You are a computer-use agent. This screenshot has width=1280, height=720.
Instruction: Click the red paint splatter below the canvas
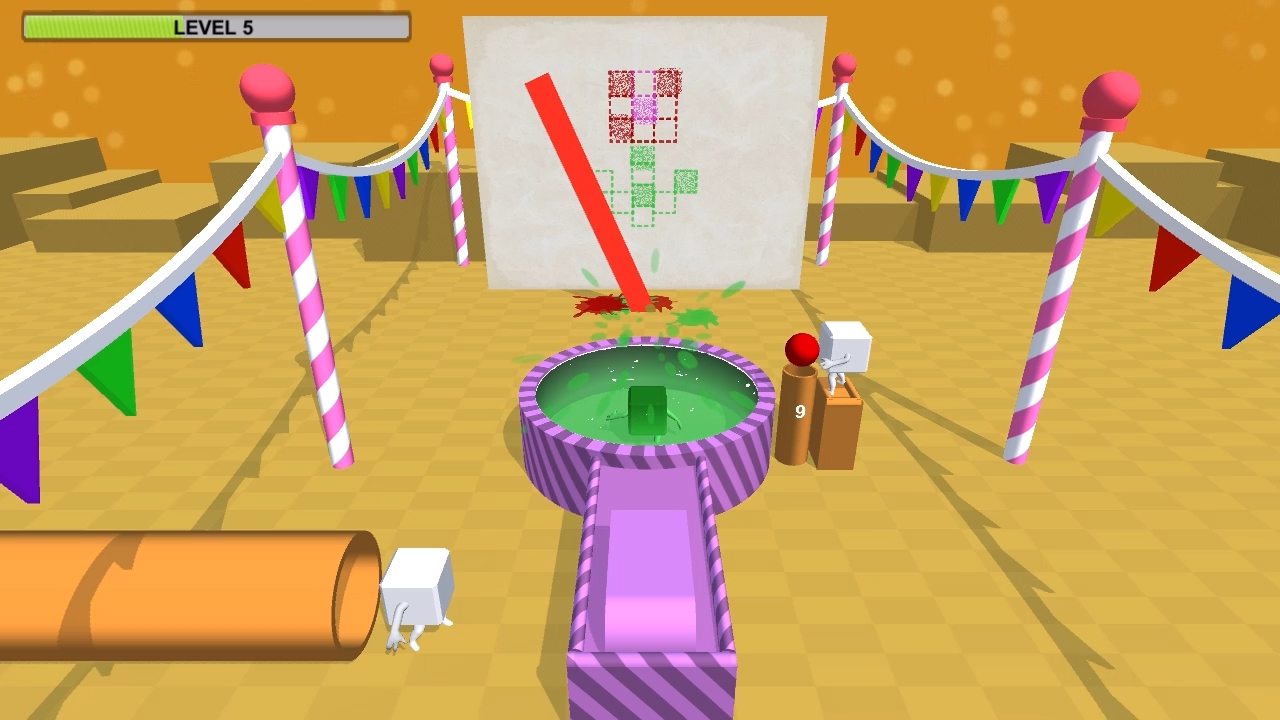600,305
